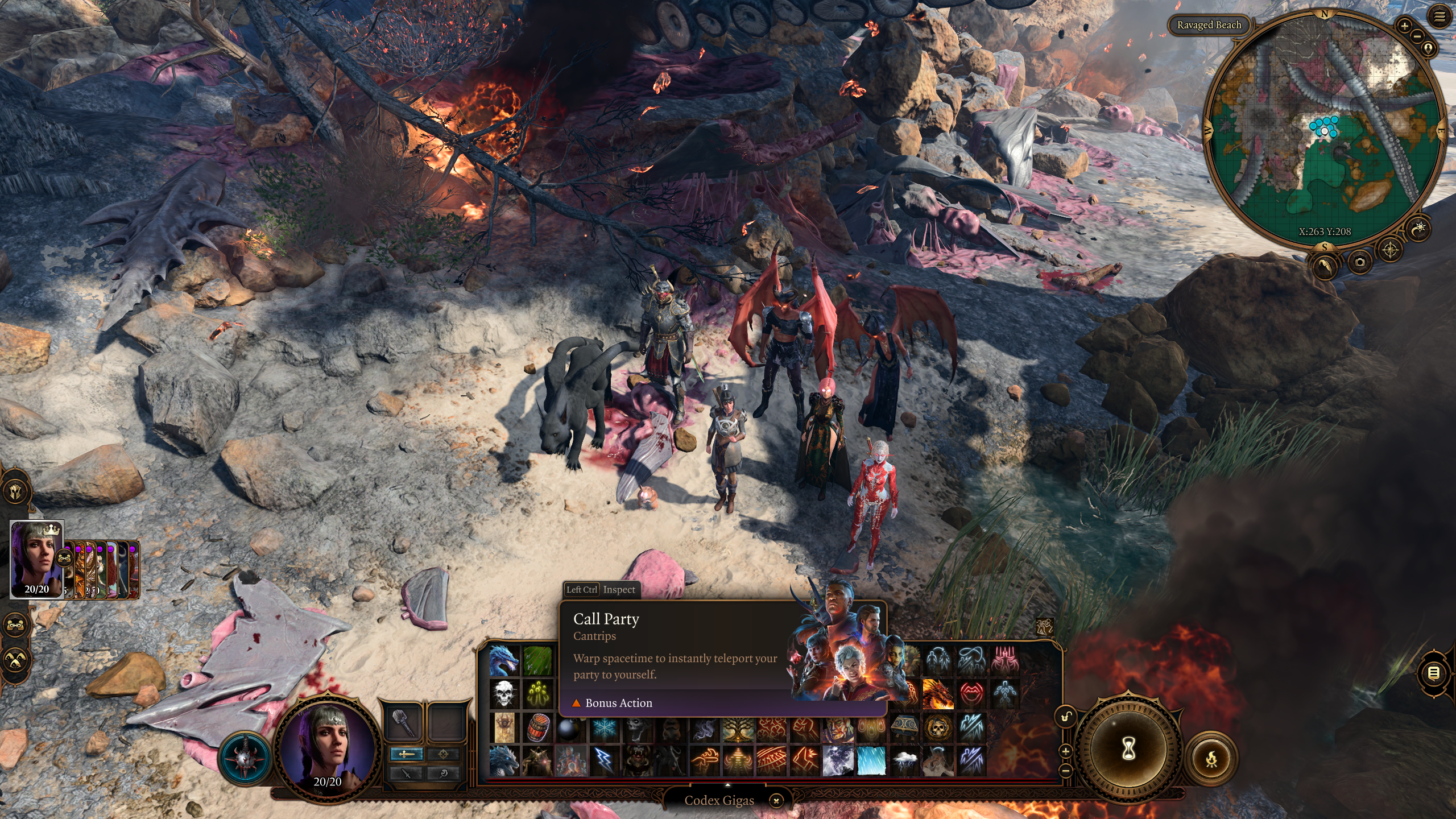Viewport: 1456px width, 819px height.
Task: Close the Codex Gigas hotbar label
Action: 776,801
